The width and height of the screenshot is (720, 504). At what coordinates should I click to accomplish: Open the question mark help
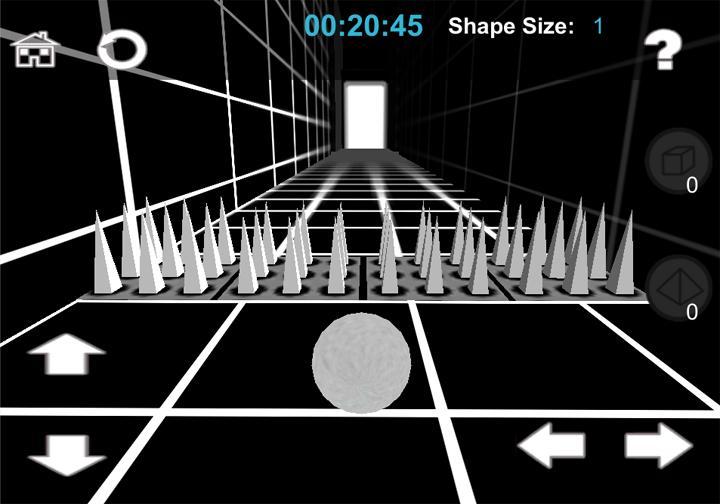[661, 51]
